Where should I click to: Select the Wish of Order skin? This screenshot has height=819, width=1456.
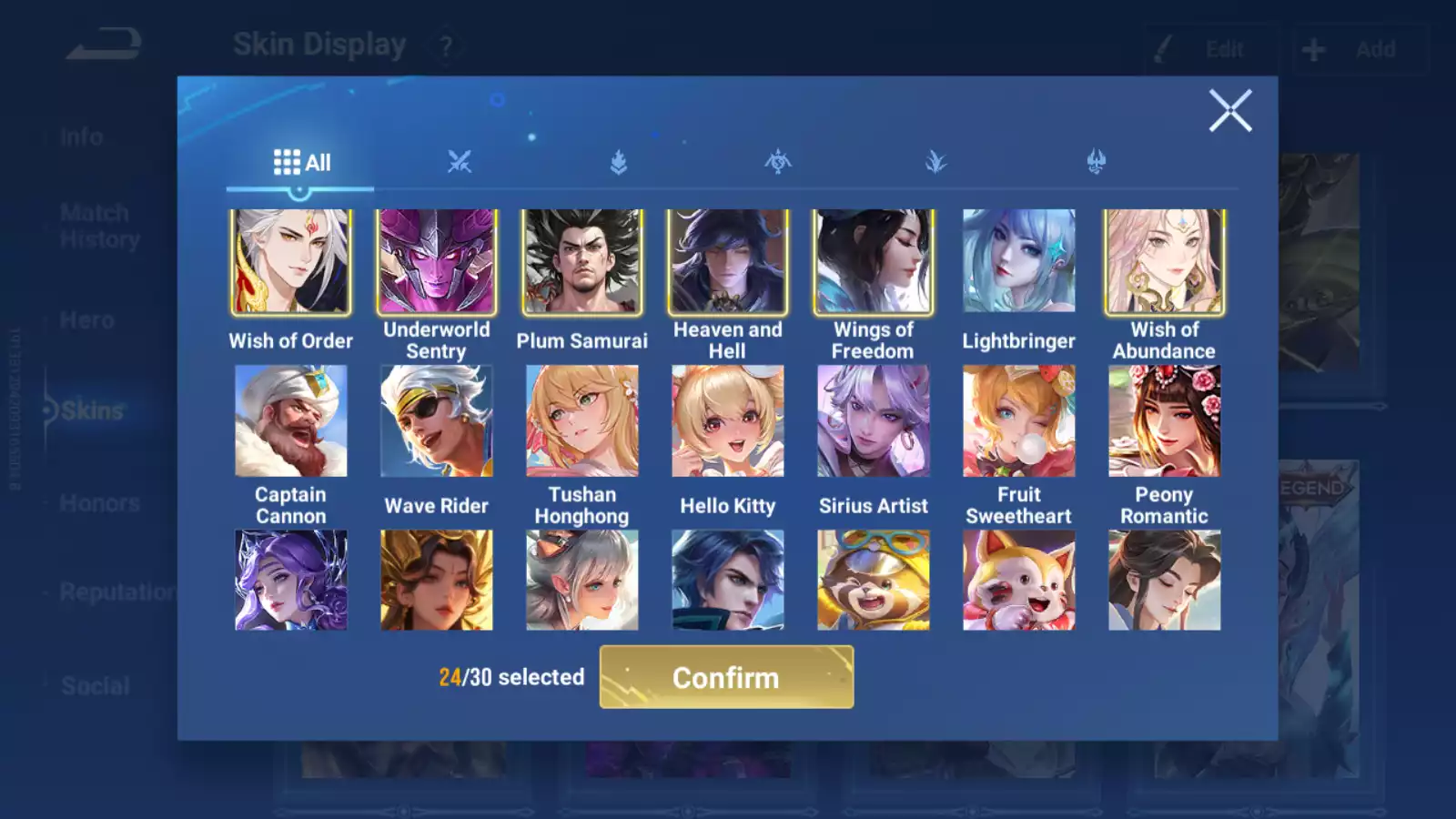[x=290, y=262]
